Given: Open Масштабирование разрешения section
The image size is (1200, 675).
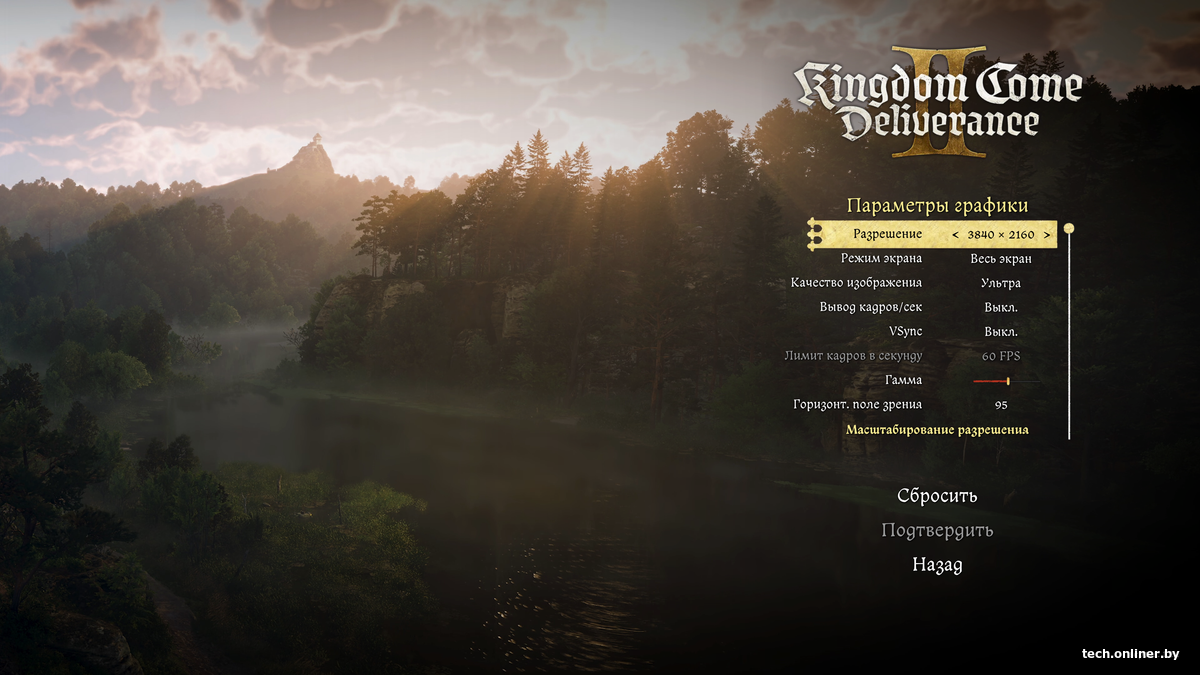Looking at the screenshot, I should coord(937,430).
